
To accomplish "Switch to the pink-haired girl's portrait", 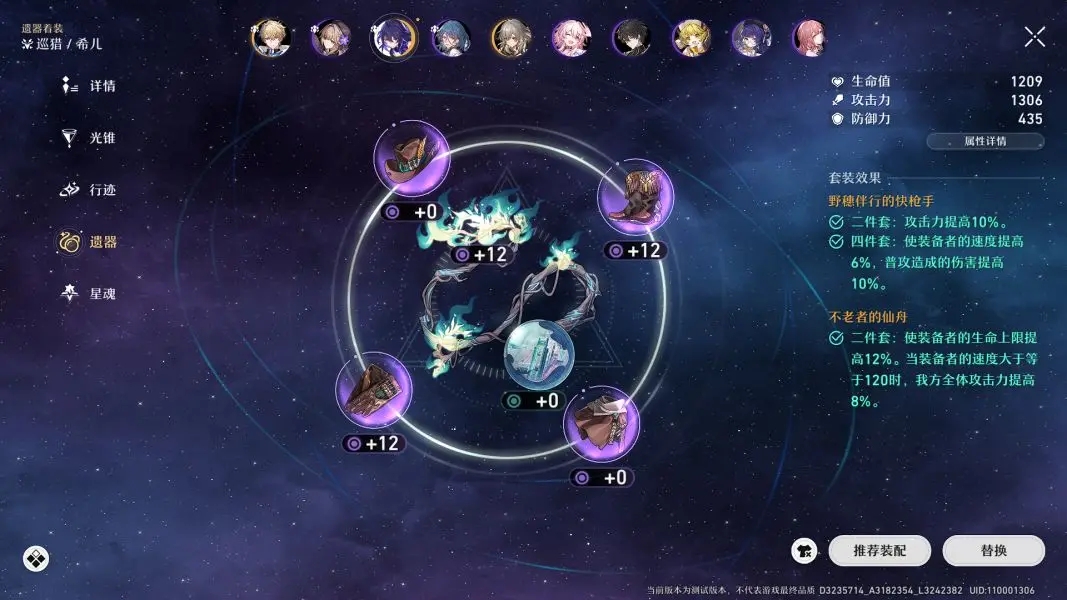I will 571,39.
